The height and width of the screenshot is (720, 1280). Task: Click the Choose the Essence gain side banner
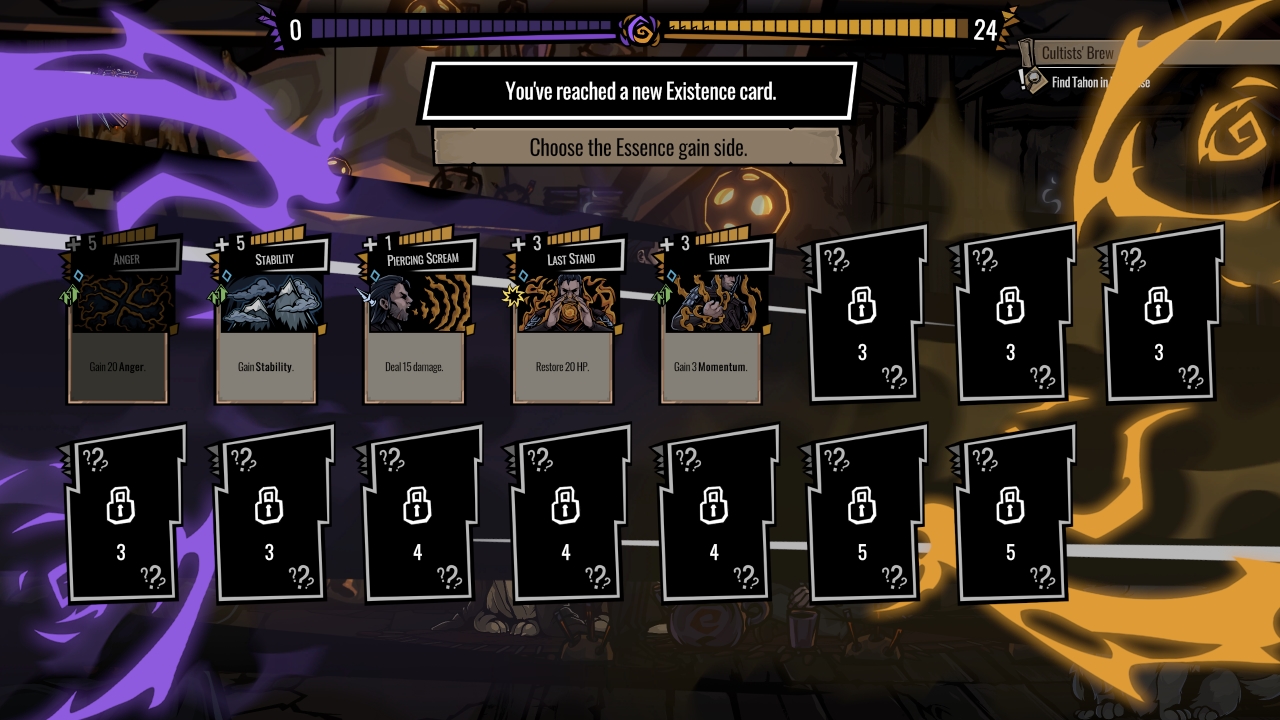point(640,147)
